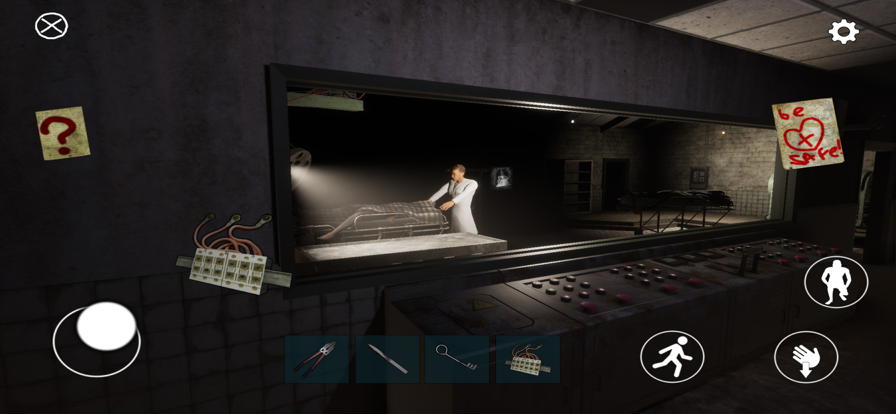Open the settings gear
This screenshot has width=896, height=414.
tap(844, 32)
